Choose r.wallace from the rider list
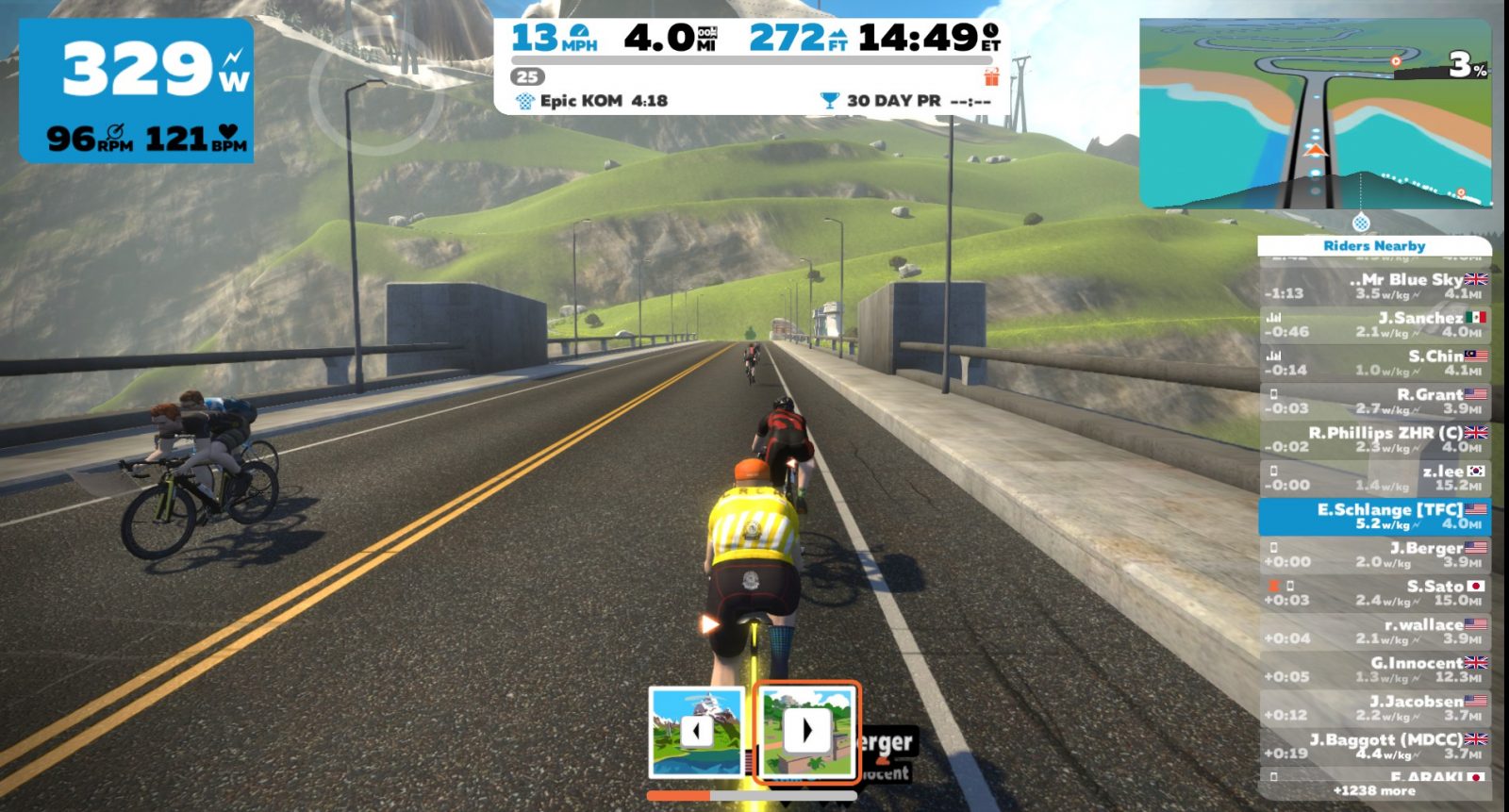 point(1375,632)
